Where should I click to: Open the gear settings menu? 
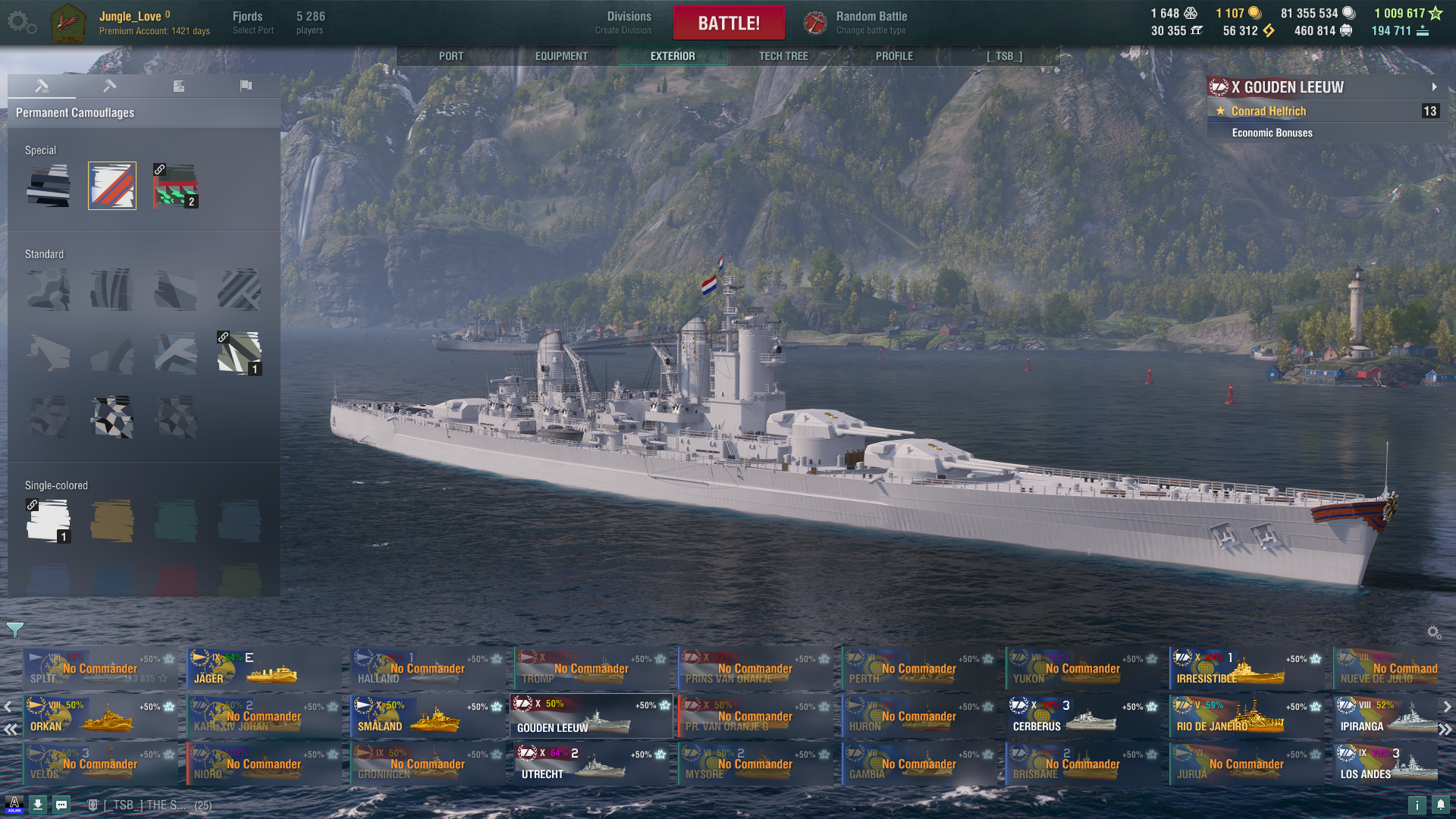click(x=21, y=23)
